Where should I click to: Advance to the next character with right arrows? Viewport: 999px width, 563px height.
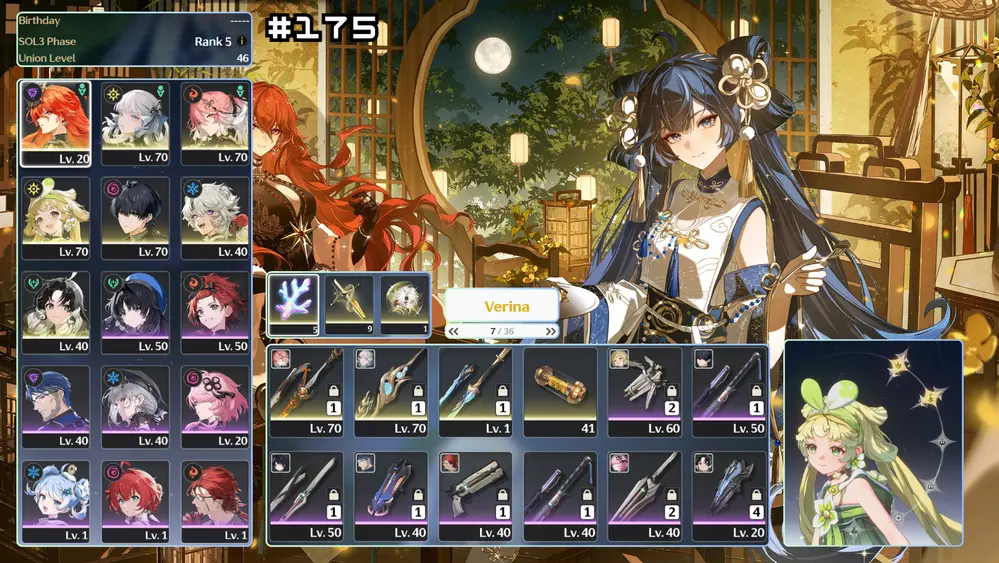550,331
